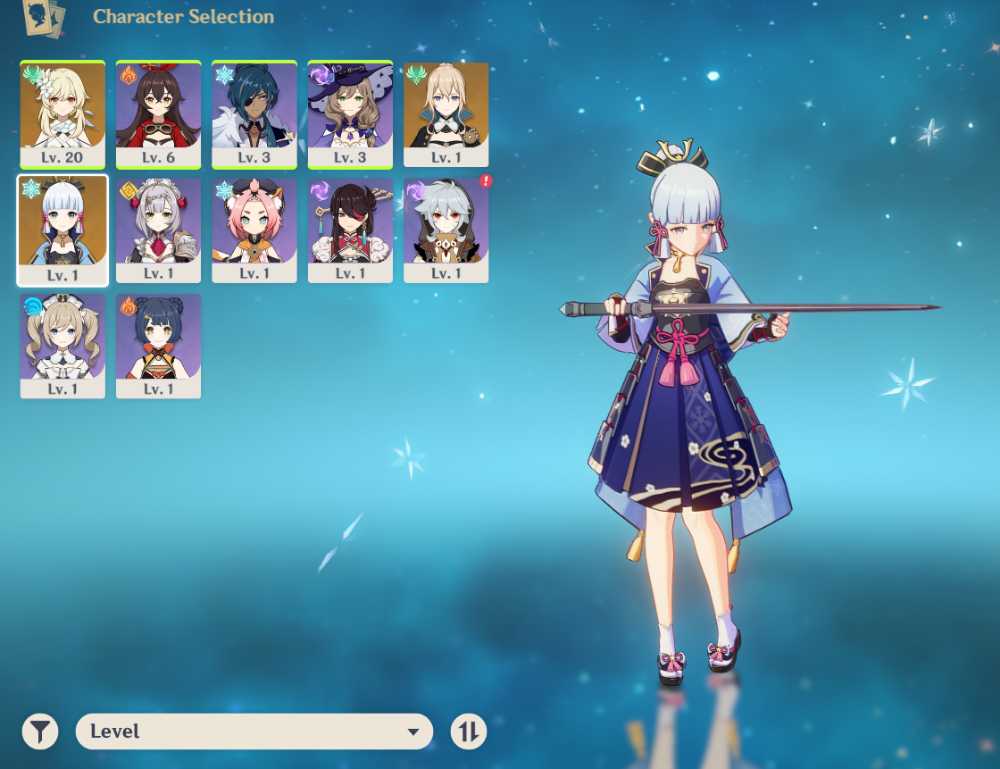
Task: Toggle the sort order arrows
Action: 468,732
